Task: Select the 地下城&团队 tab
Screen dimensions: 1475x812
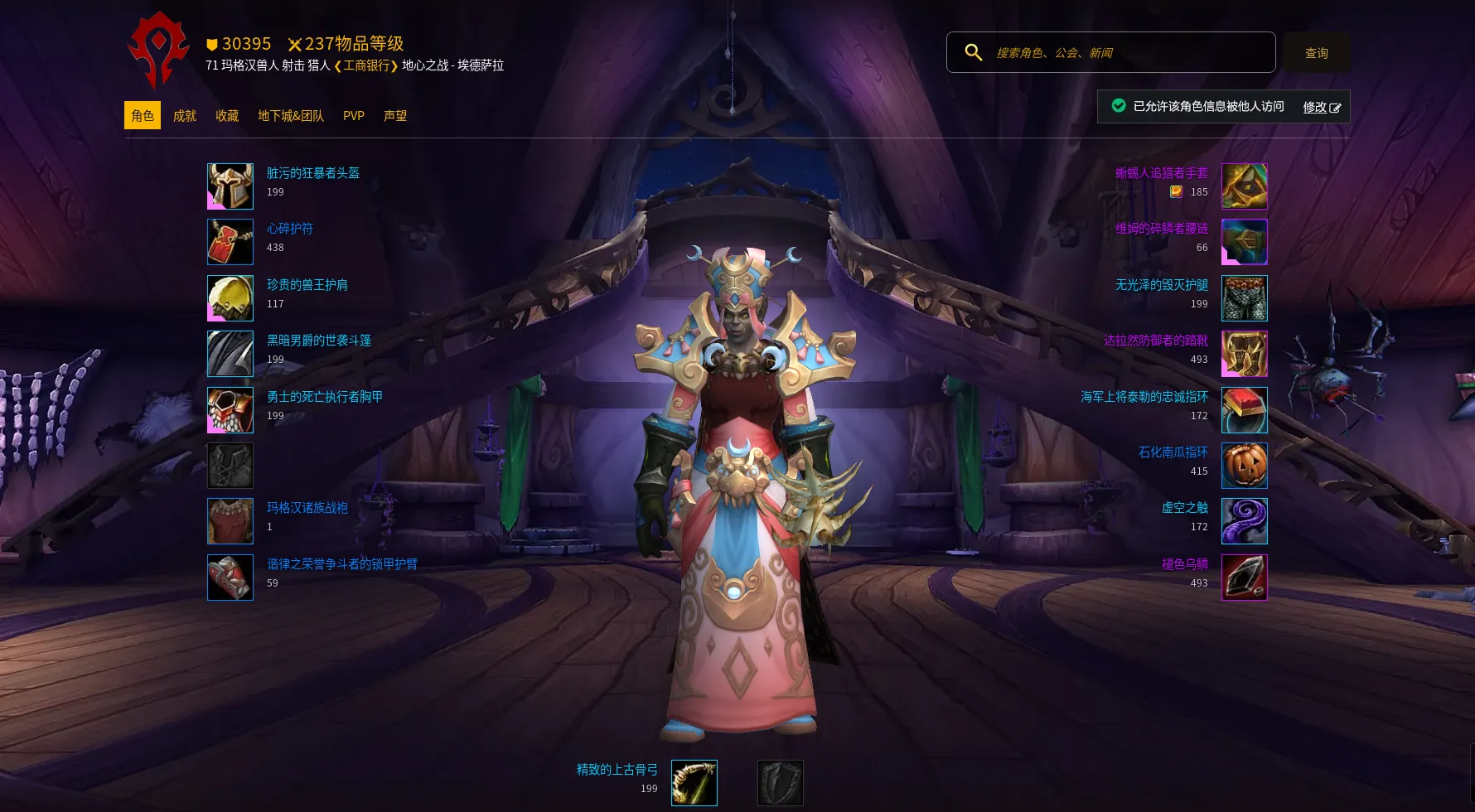Action: pos(291,116)
